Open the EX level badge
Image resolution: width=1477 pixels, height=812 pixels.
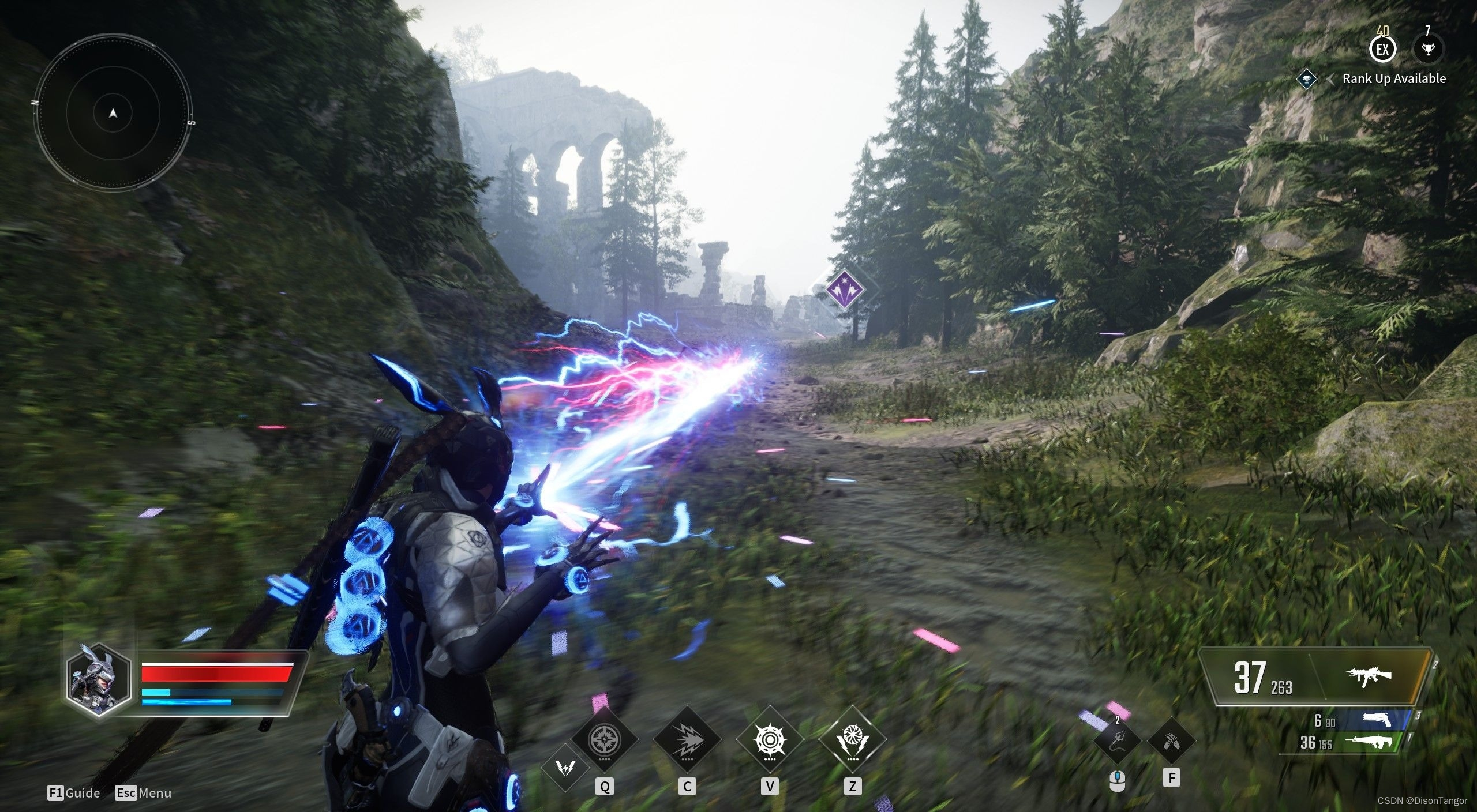pyautogui.click(x=1382, y=49)
